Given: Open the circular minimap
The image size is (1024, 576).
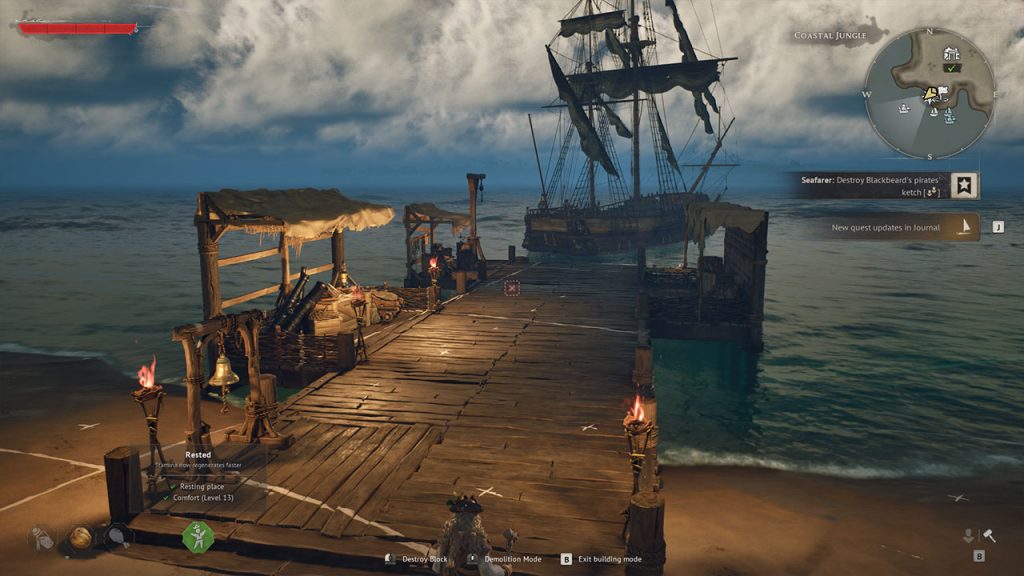Looking at the screenshot, I should coord(929,93).
